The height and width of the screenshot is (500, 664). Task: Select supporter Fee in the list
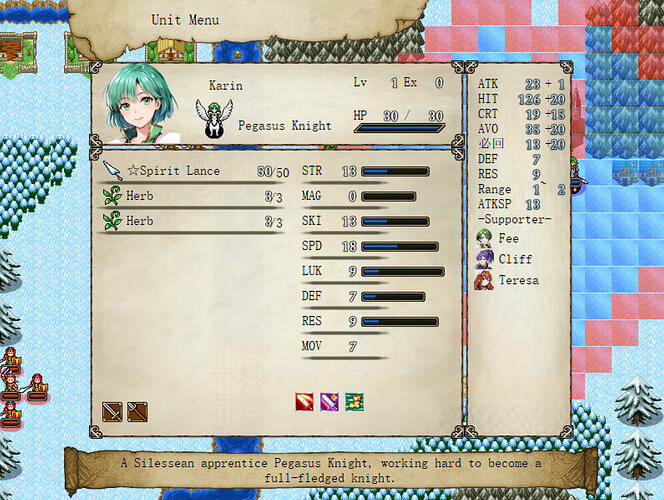[x=498, y=239]
